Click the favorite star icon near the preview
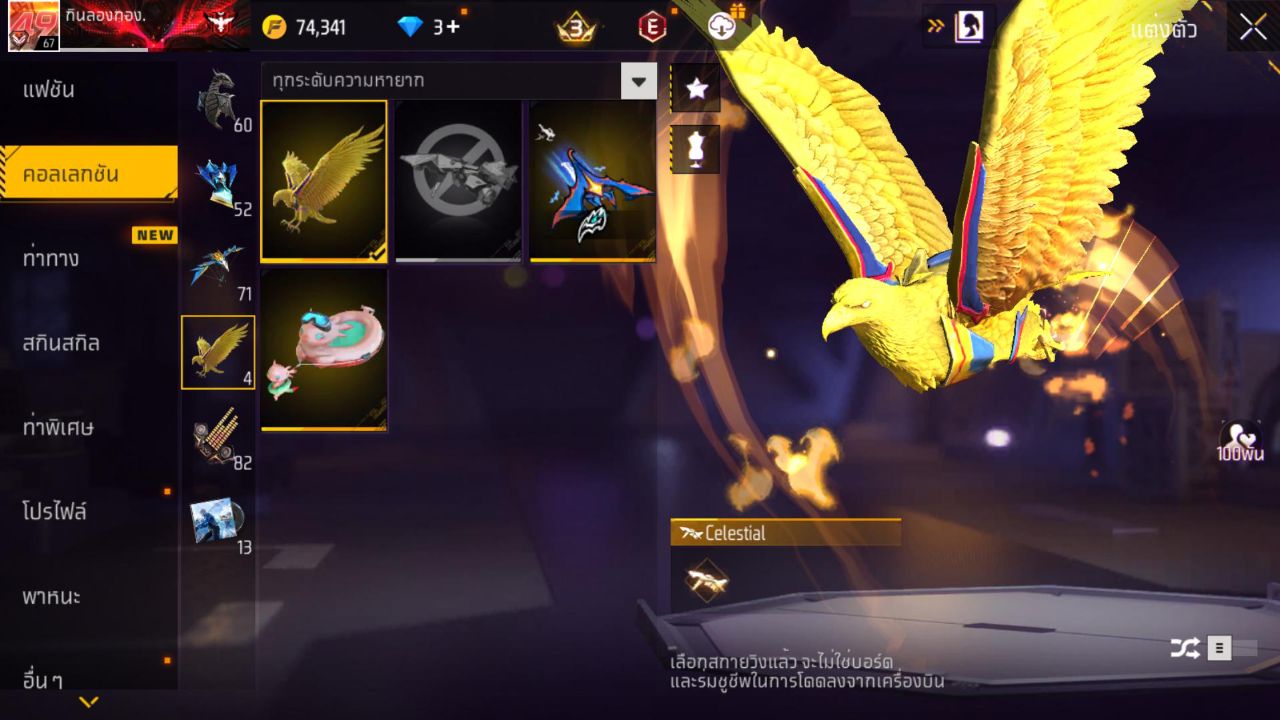The width and height of the screenshot is (1280, 720). pos(694,89)
